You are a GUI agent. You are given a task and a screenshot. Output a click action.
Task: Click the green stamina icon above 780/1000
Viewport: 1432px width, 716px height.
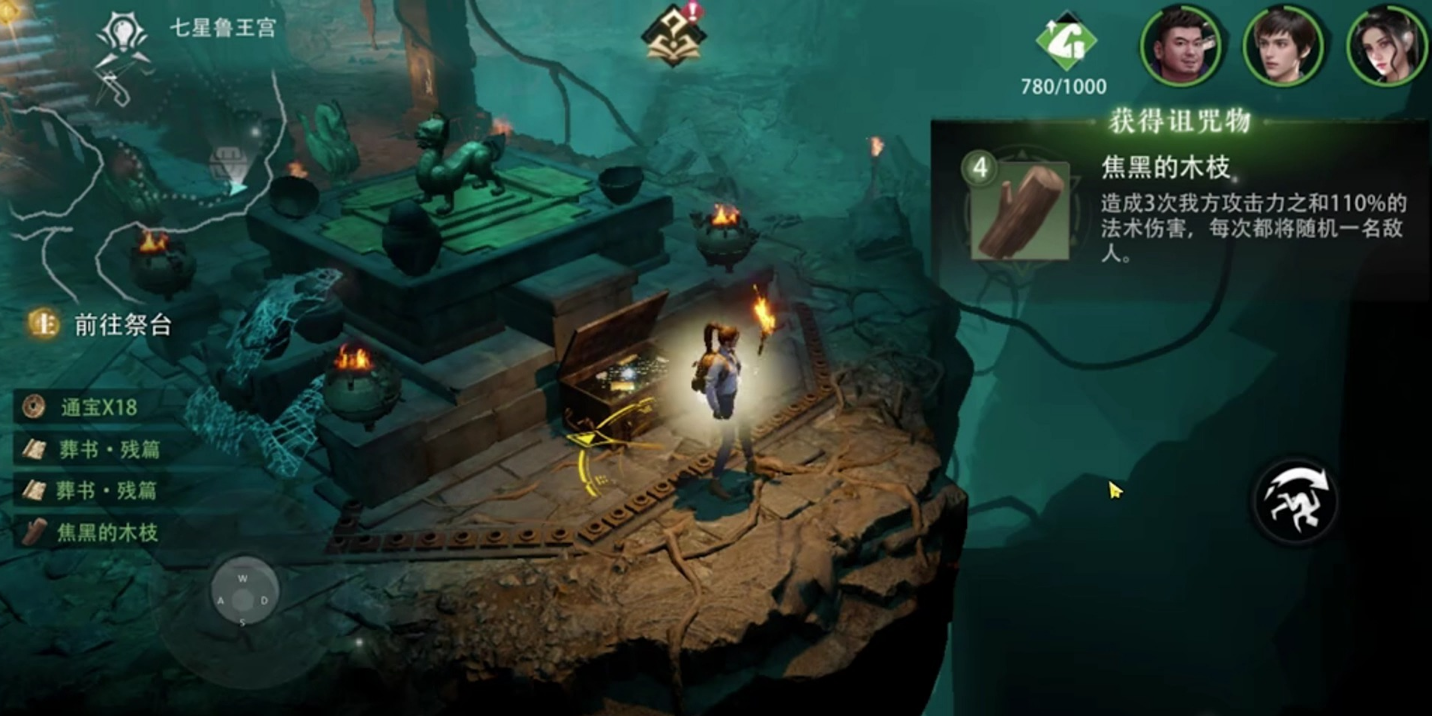point(1065,42)
